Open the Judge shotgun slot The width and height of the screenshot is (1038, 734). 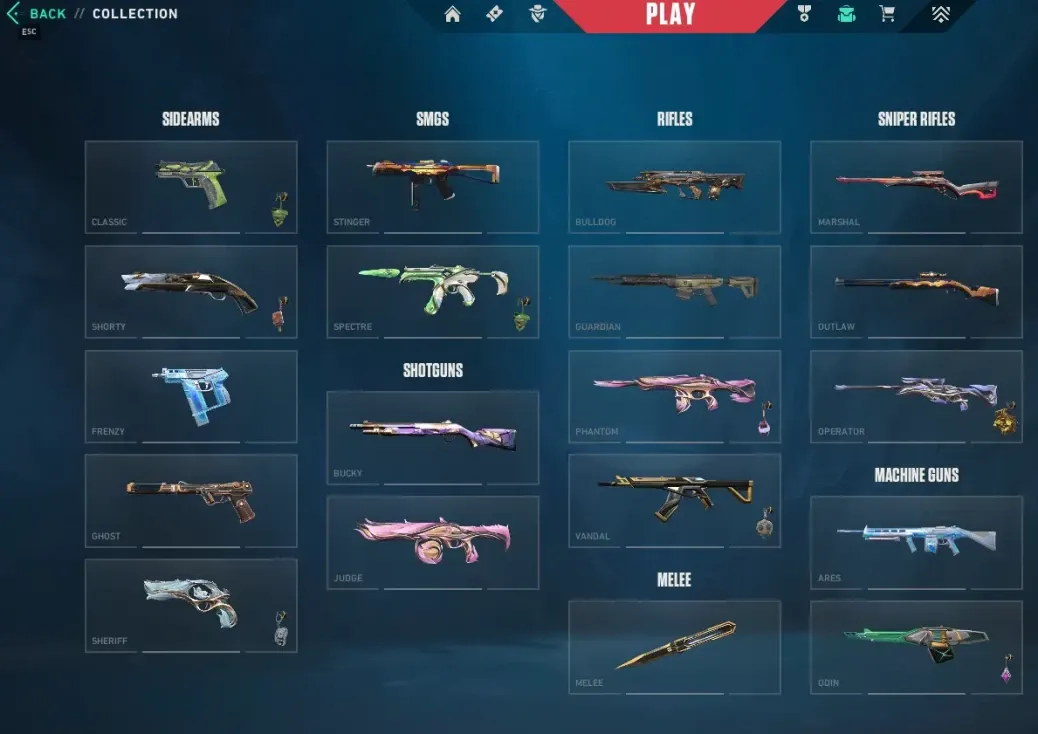432,542
